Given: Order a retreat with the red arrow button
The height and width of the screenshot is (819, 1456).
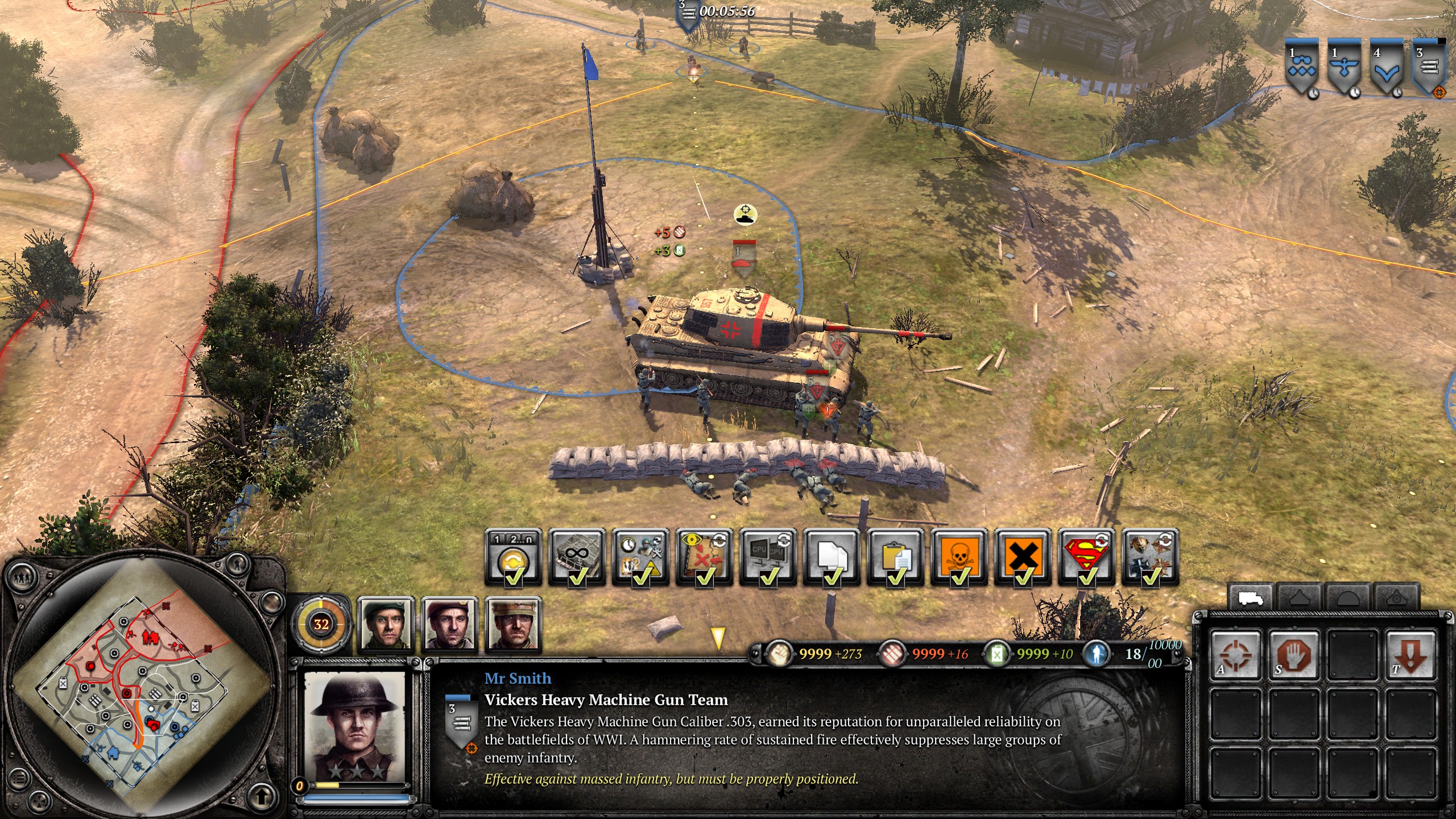Looking at the screenshot, I should point(1410,654).
